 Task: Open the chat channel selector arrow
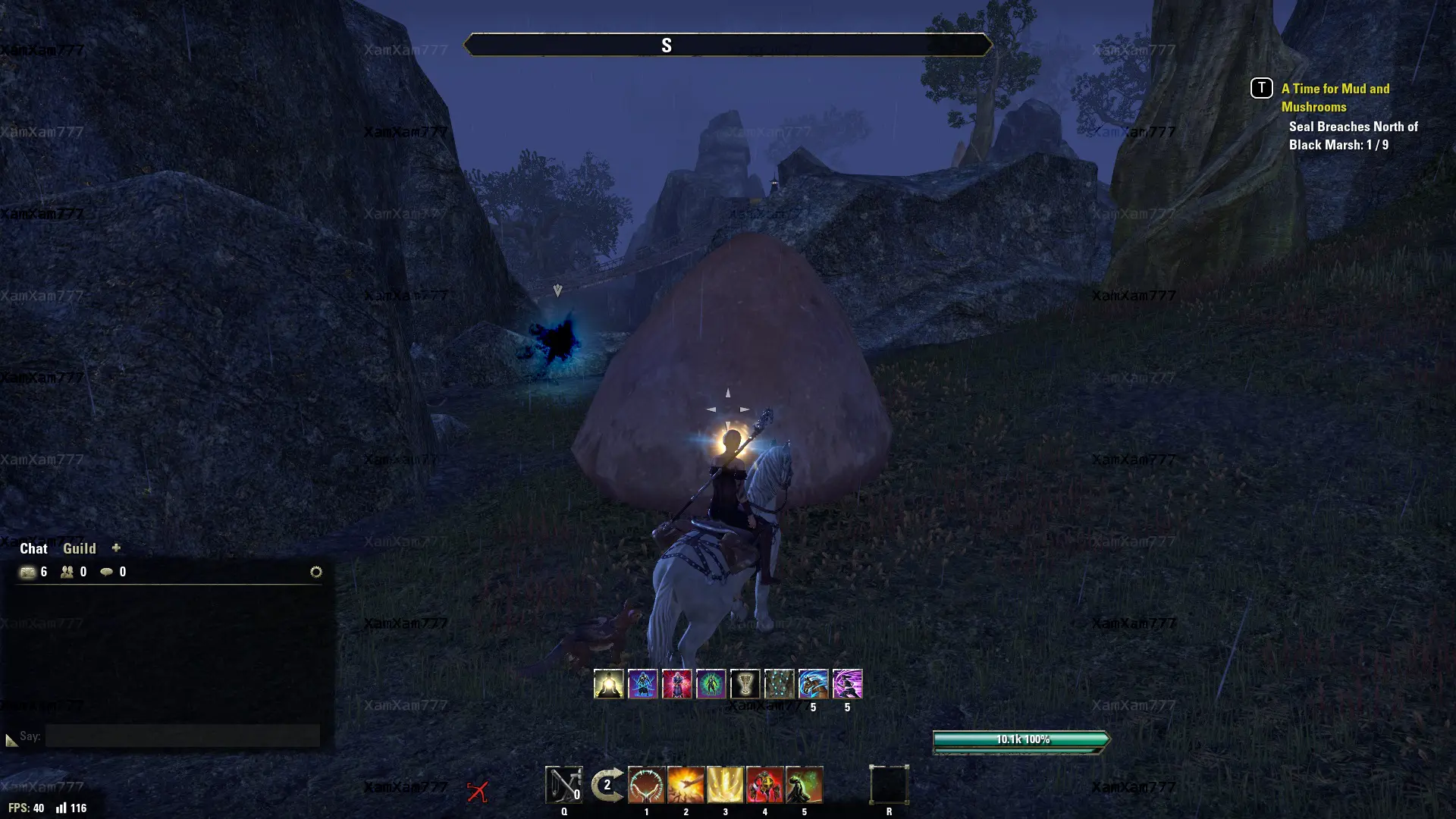(11, 739)
